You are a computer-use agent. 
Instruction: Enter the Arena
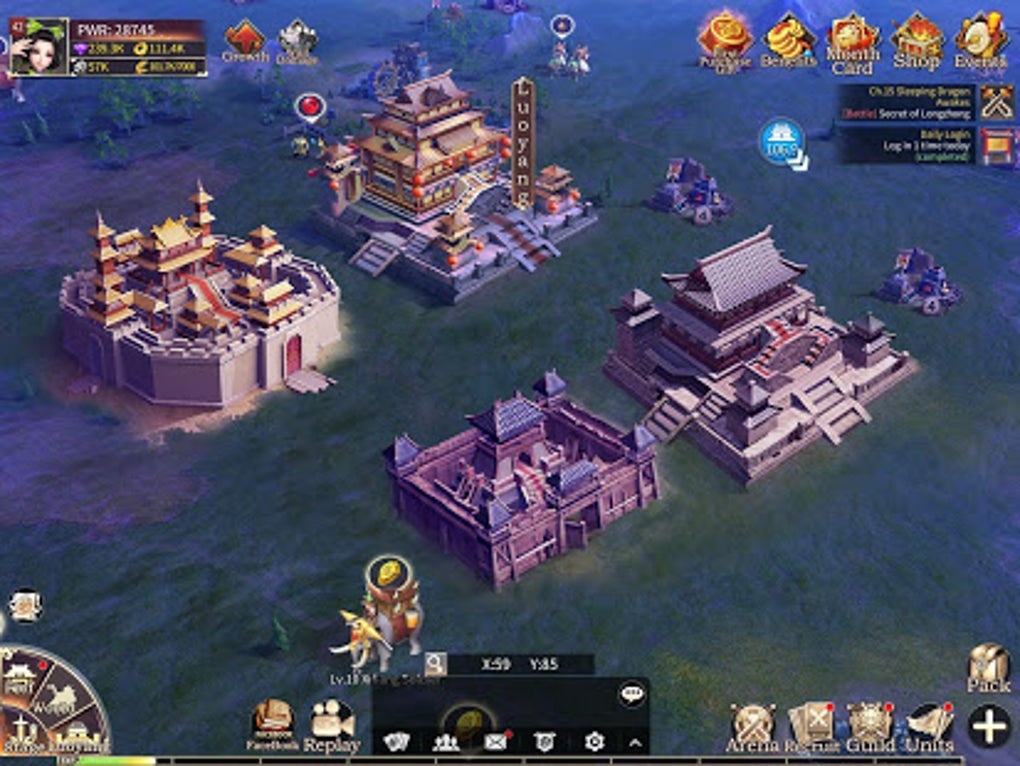(x=752, y=727)
